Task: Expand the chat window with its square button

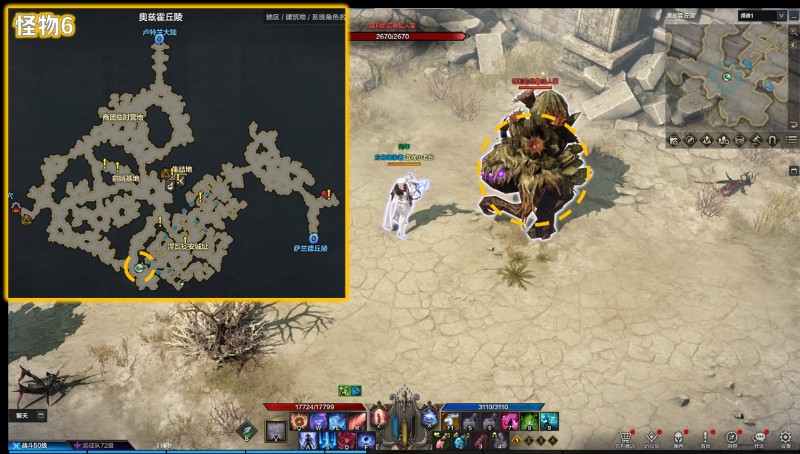Action: pyautogui.click(x=40, y=414)
